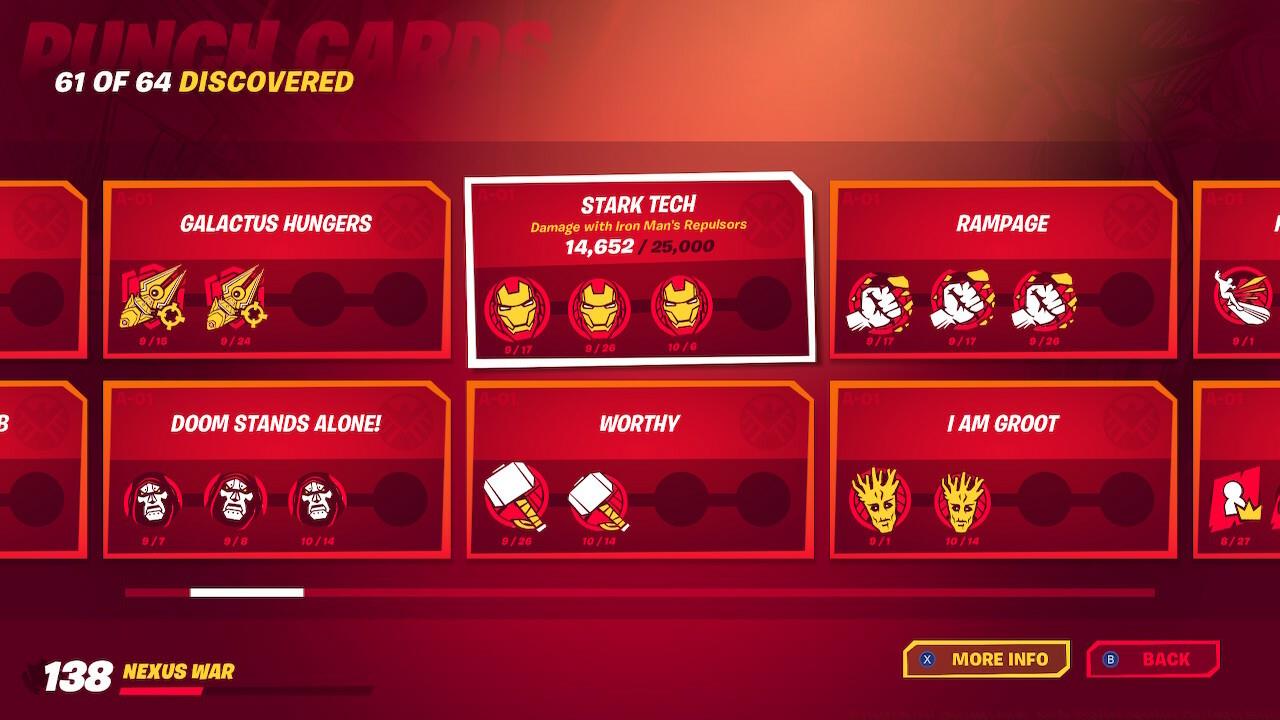Open the Galactus Hungers punch card
The height and width of the screenshot is (720, 1280).
pos(277,268)
